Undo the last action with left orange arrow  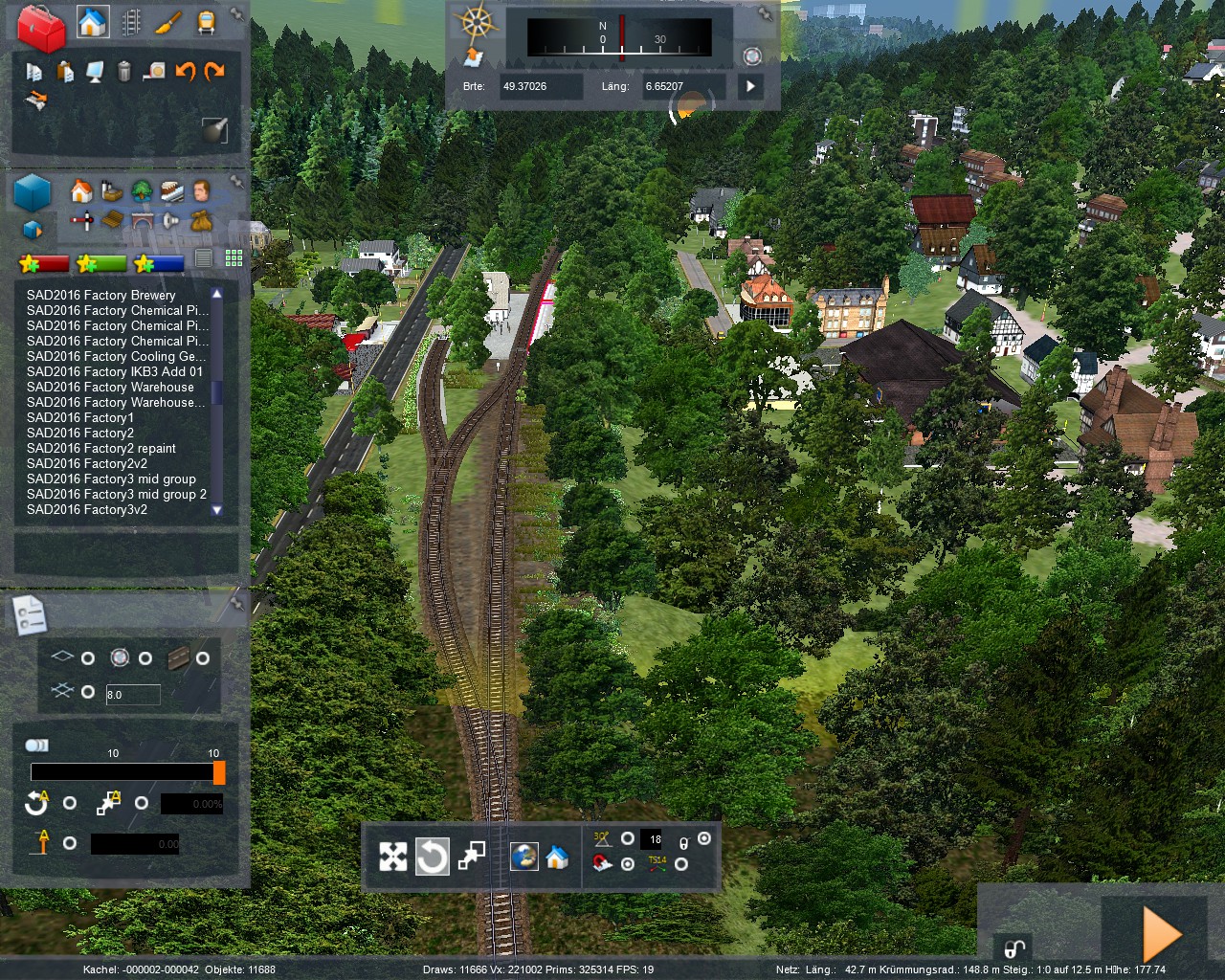pos(185,71)
